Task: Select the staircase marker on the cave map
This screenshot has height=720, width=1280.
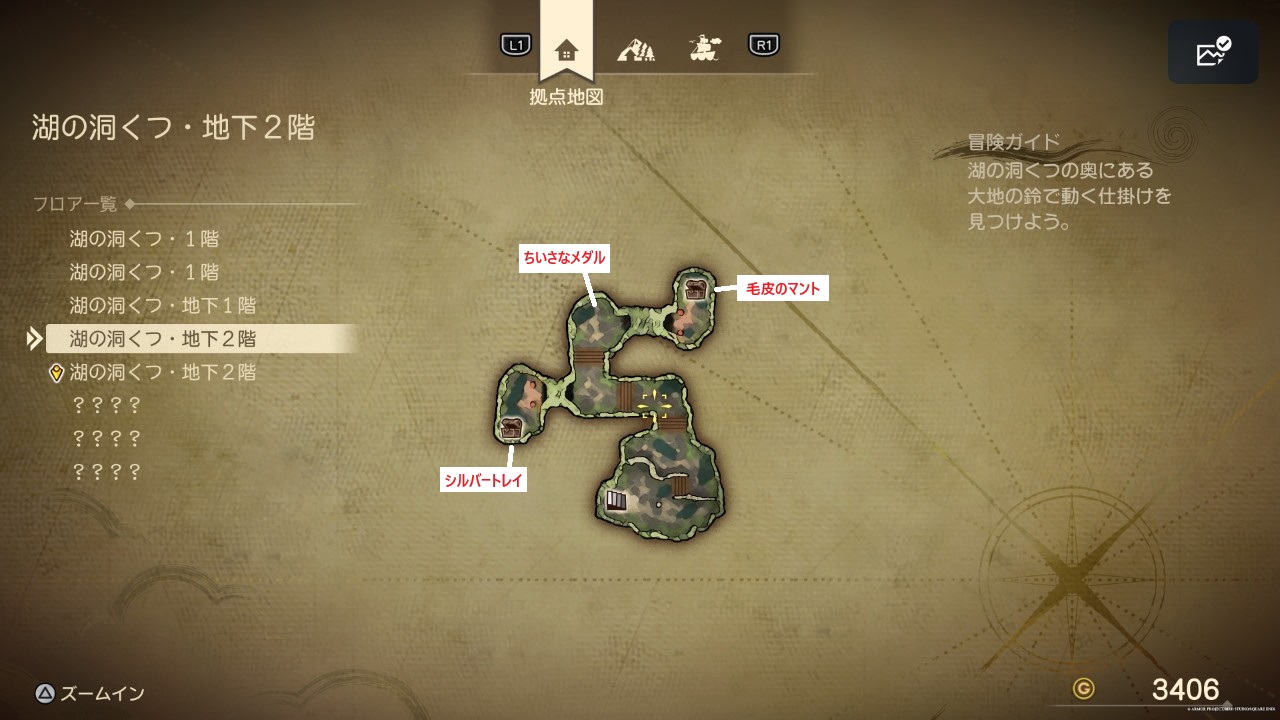Action: 616,499
